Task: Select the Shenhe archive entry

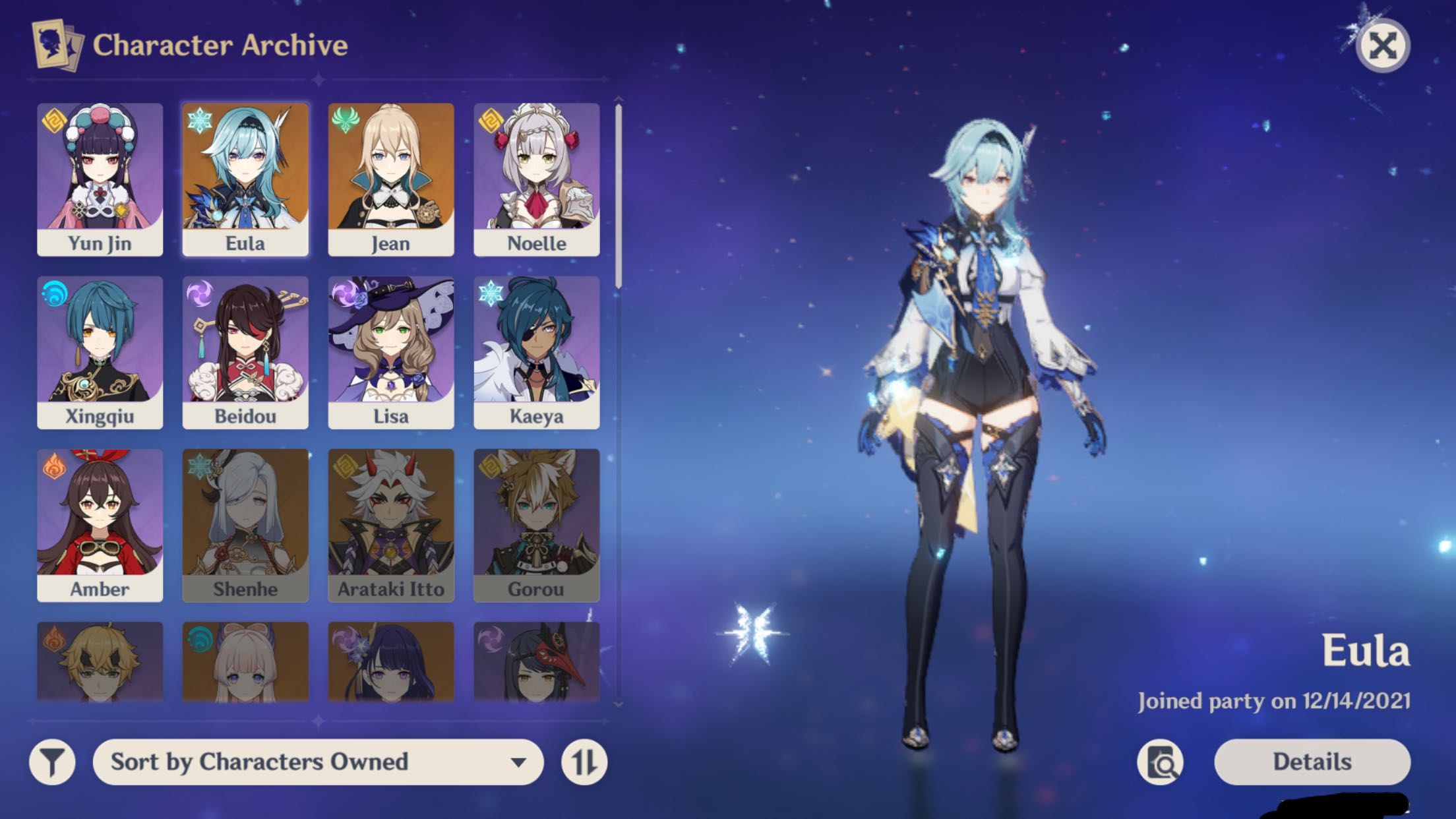Action: pyautogui.click(x=245, y=523)
